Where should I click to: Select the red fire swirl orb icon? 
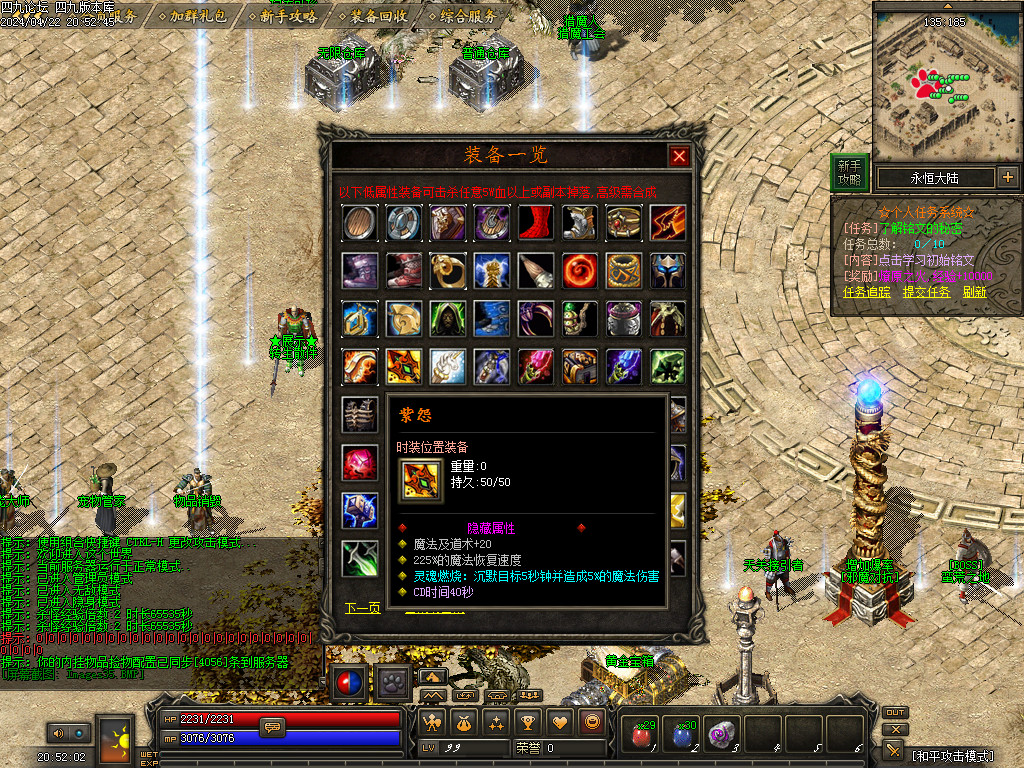pos(580,271)
